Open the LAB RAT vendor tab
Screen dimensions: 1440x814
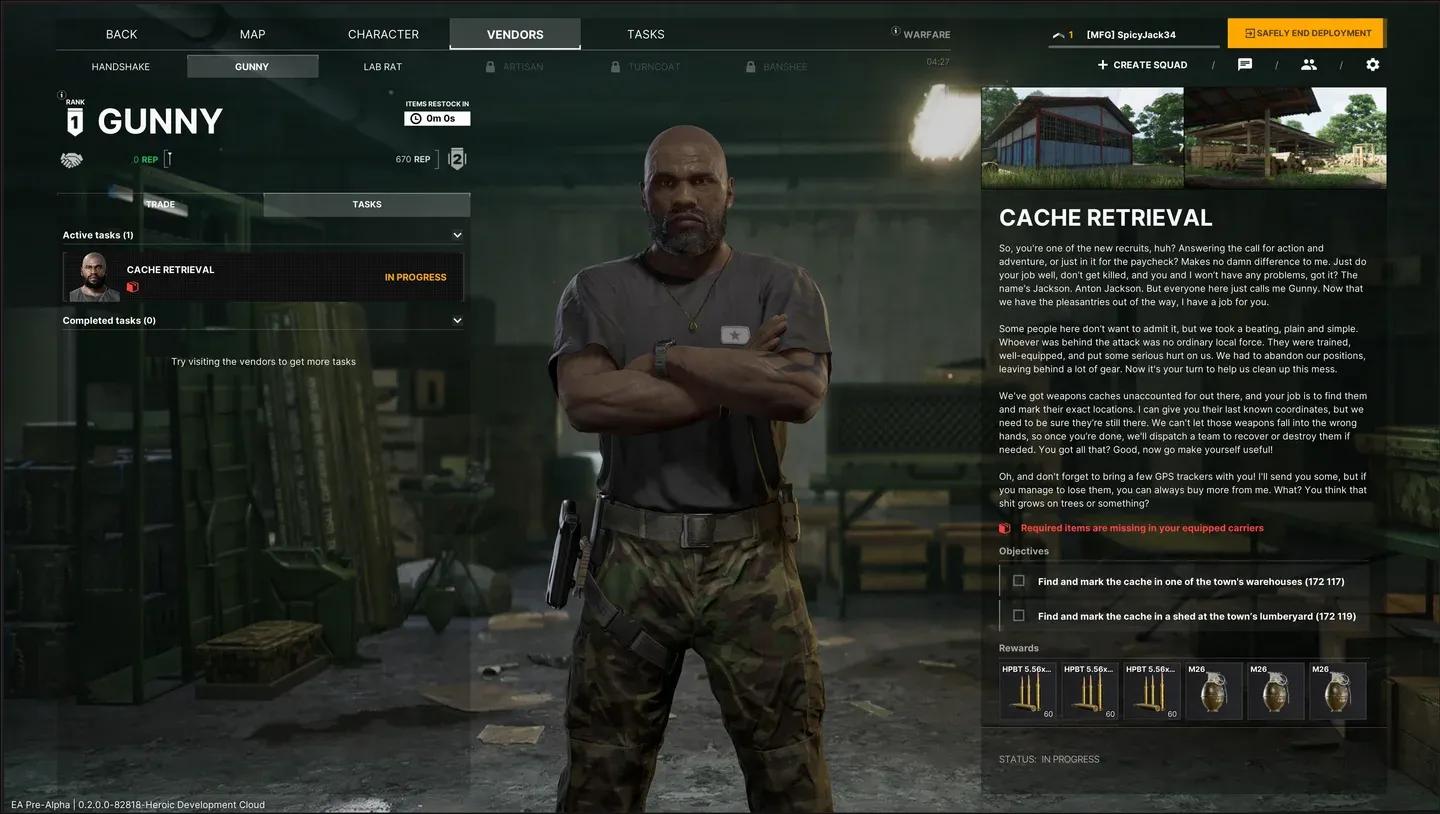click(382, 66)
